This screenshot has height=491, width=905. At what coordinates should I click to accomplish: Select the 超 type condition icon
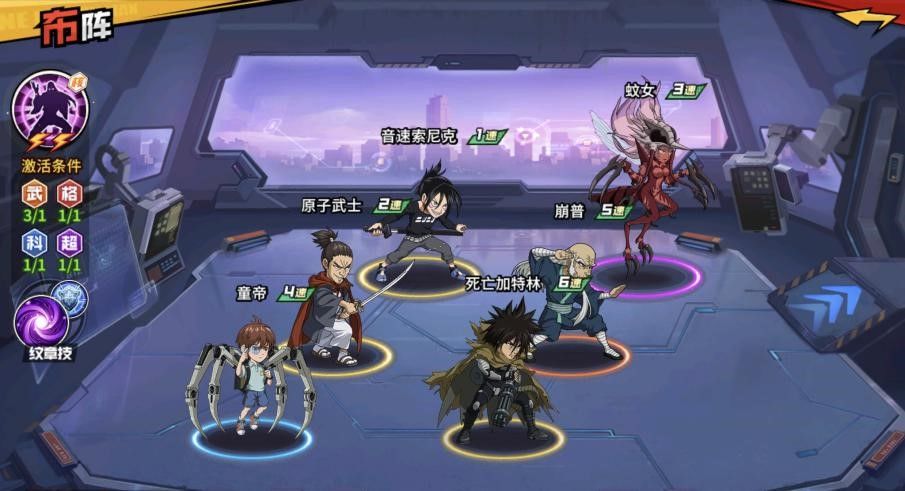point(68,243)
